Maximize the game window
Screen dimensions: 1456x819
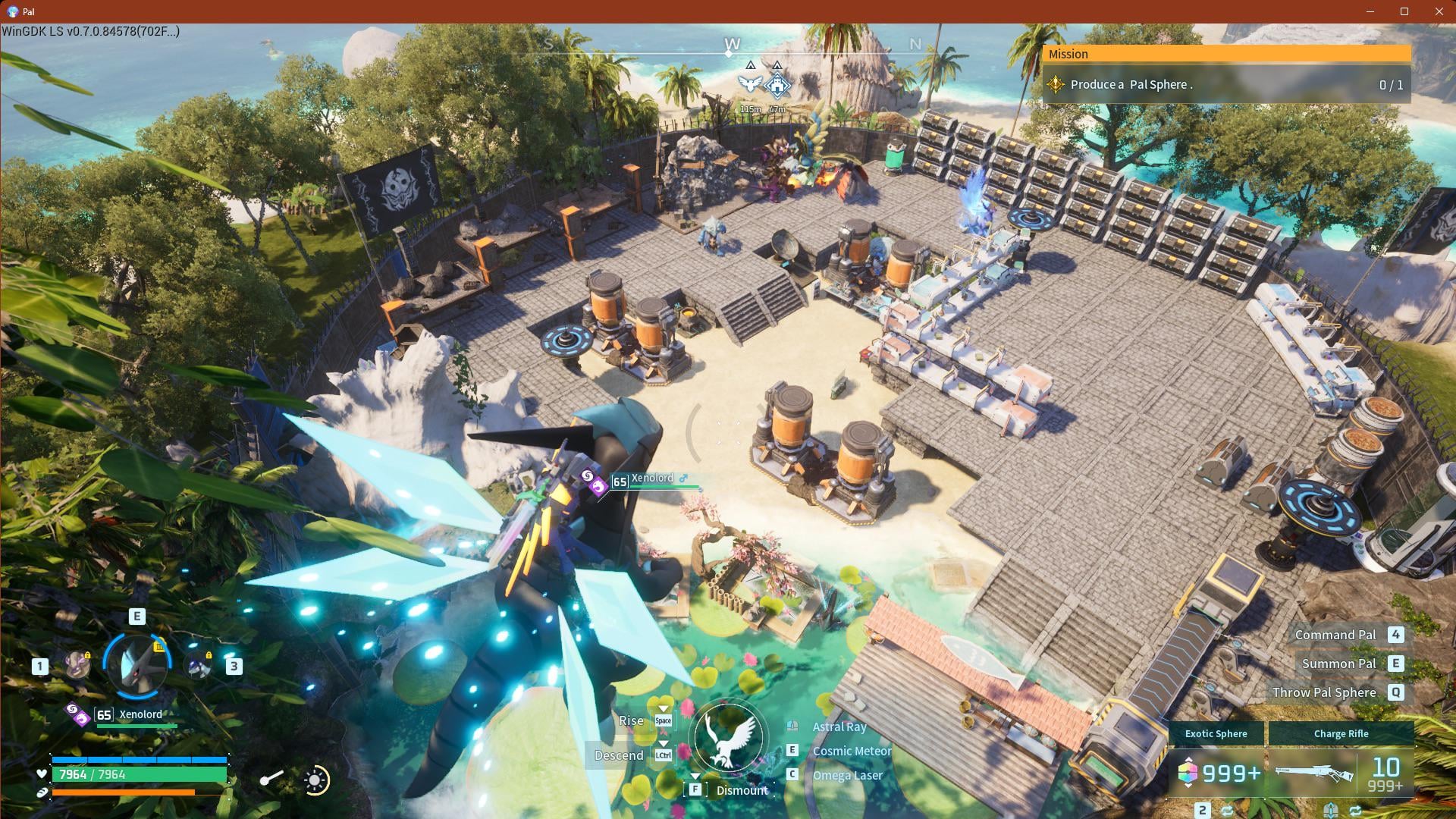[x=1404, y=11]
